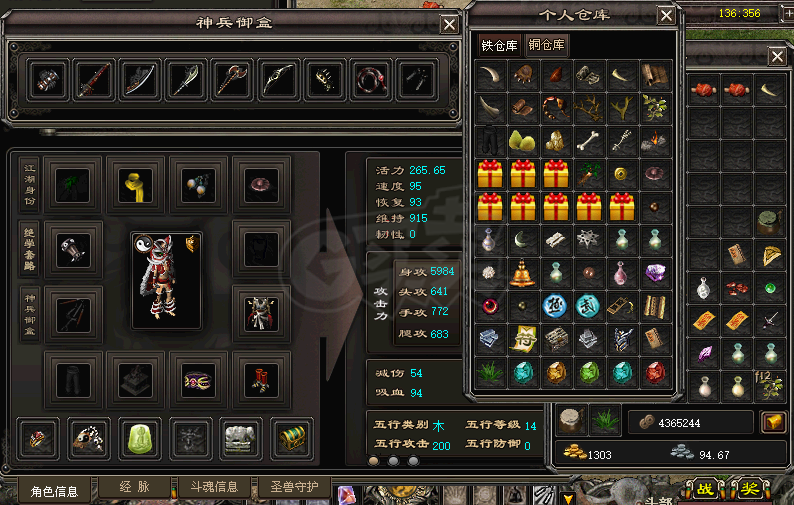Open the treasure chest equipment slot
This screenshot has width=794, height=505.
[291, 437]
